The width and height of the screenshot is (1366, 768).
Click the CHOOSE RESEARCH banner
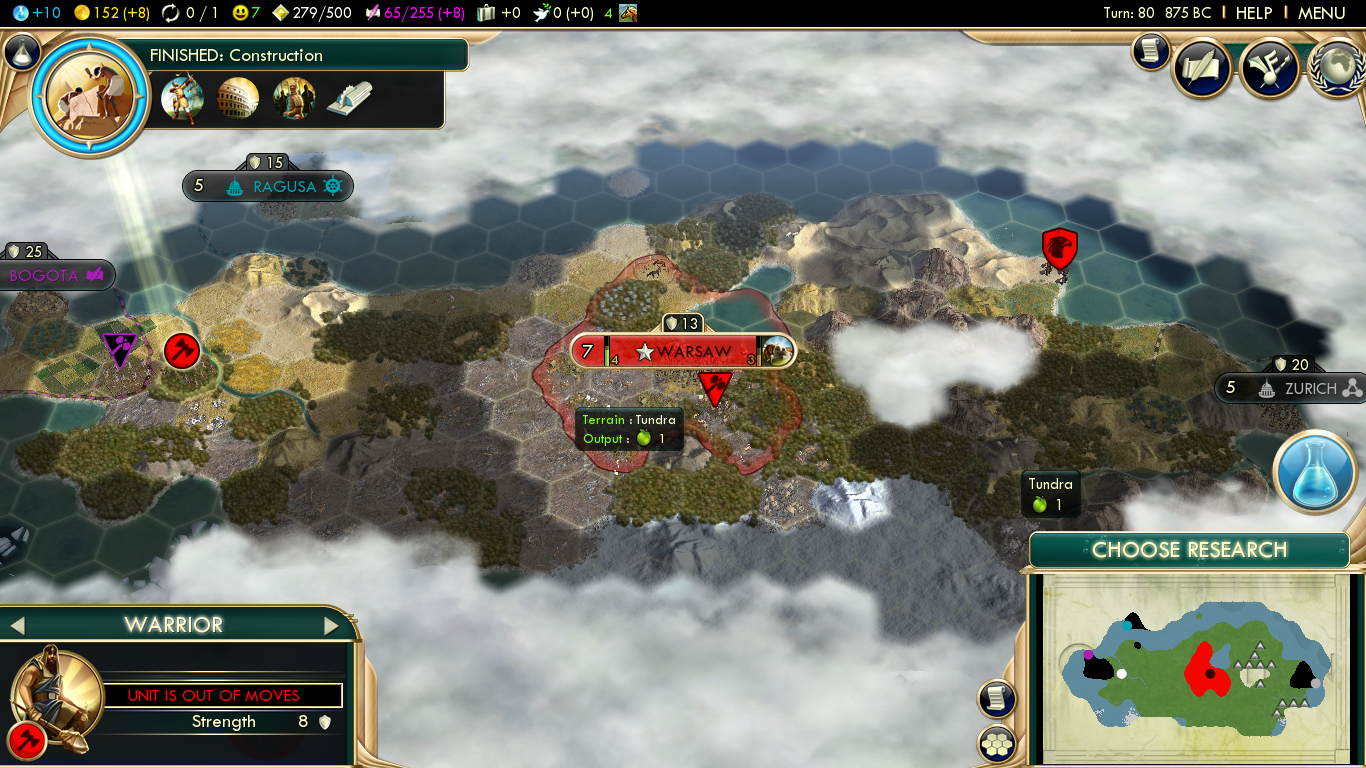[1189, 549]
